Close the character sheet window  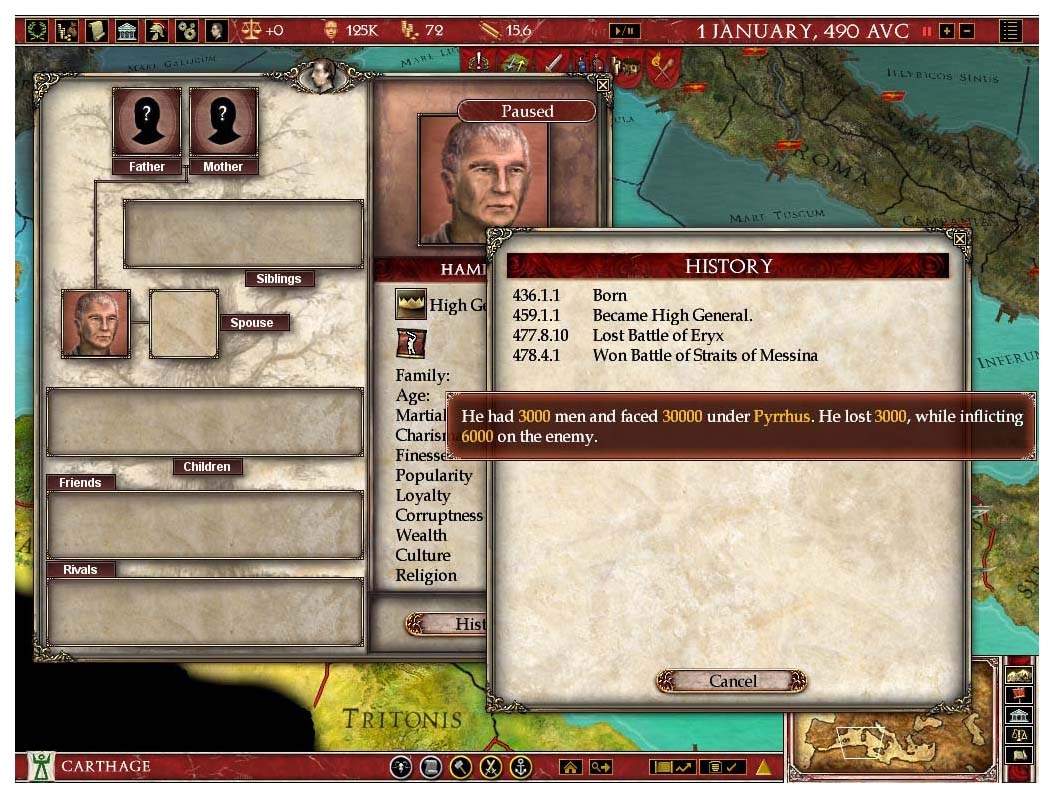pos(603,85)
